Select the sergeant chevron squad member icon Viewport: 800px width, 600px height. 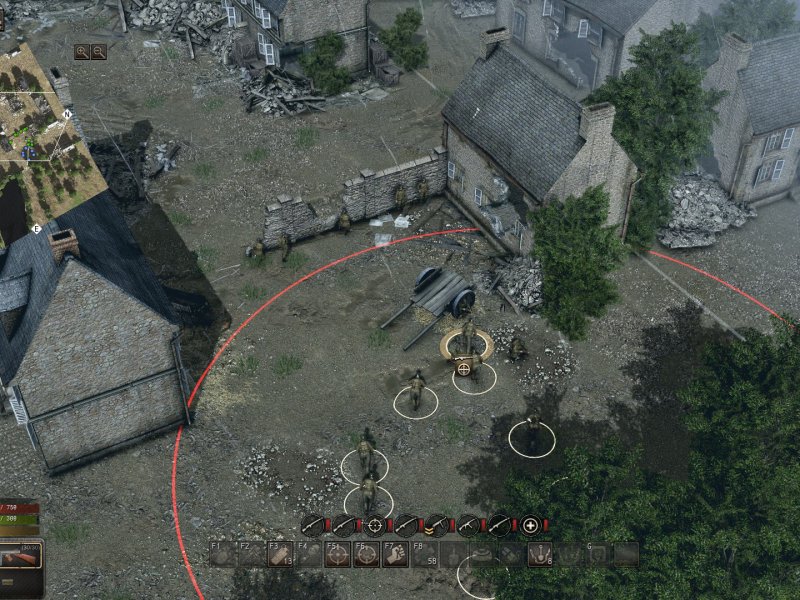(436, 524)
